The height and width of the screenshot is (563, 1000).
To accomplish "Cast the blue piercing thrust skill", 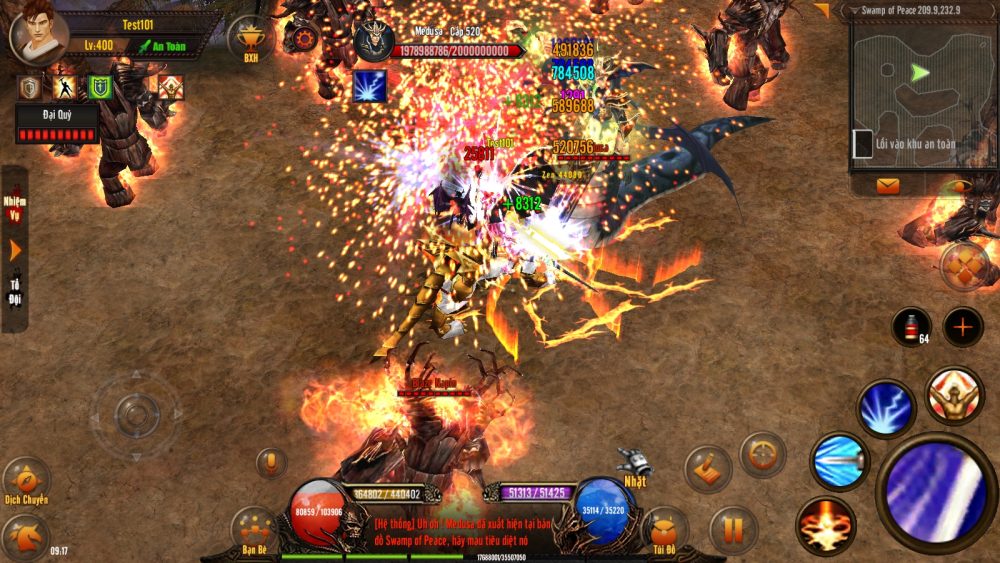I will (x=840, y=461).
